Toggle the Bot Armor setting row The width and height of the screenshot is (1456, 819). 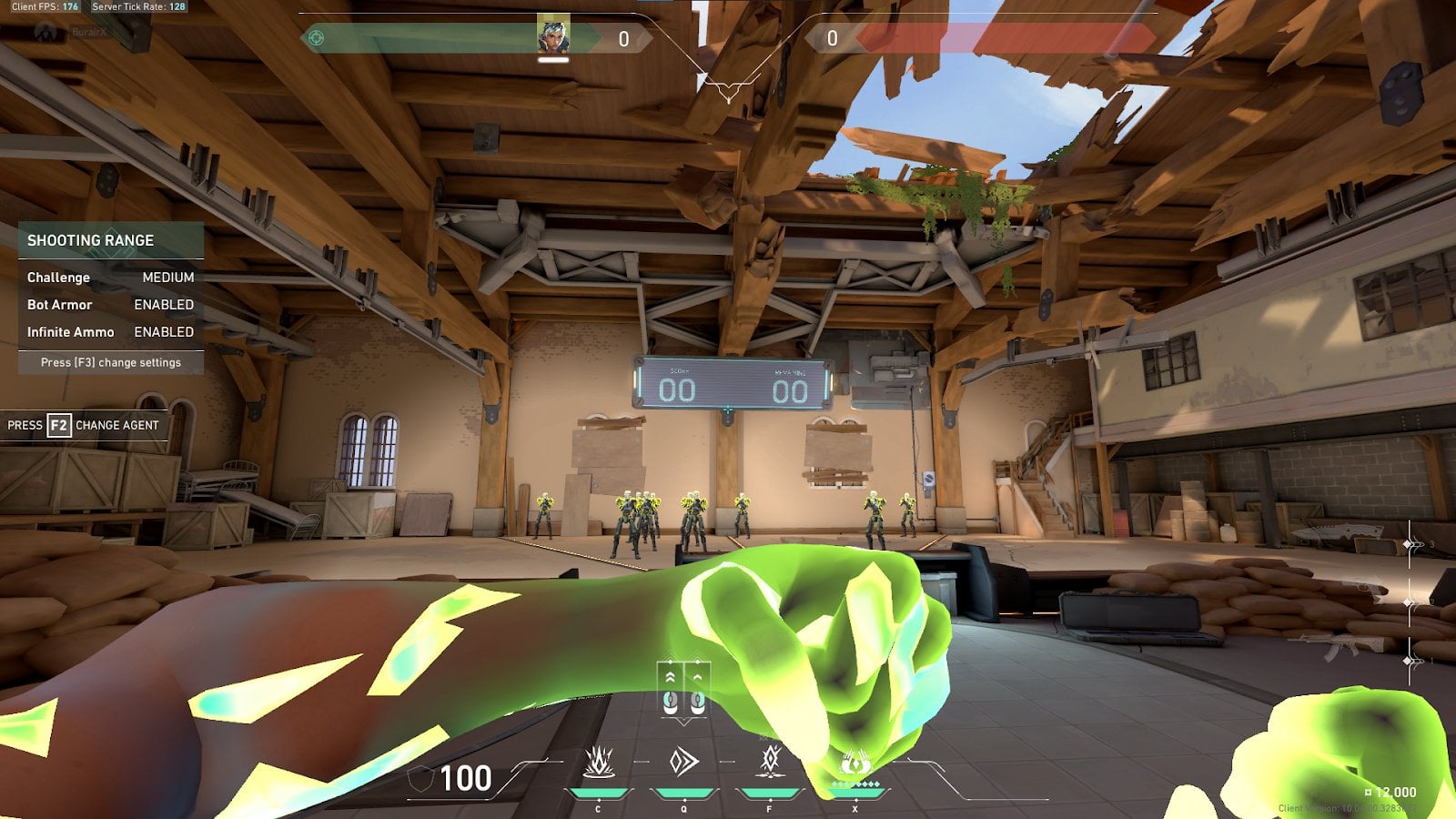click(x=110, y=305)
